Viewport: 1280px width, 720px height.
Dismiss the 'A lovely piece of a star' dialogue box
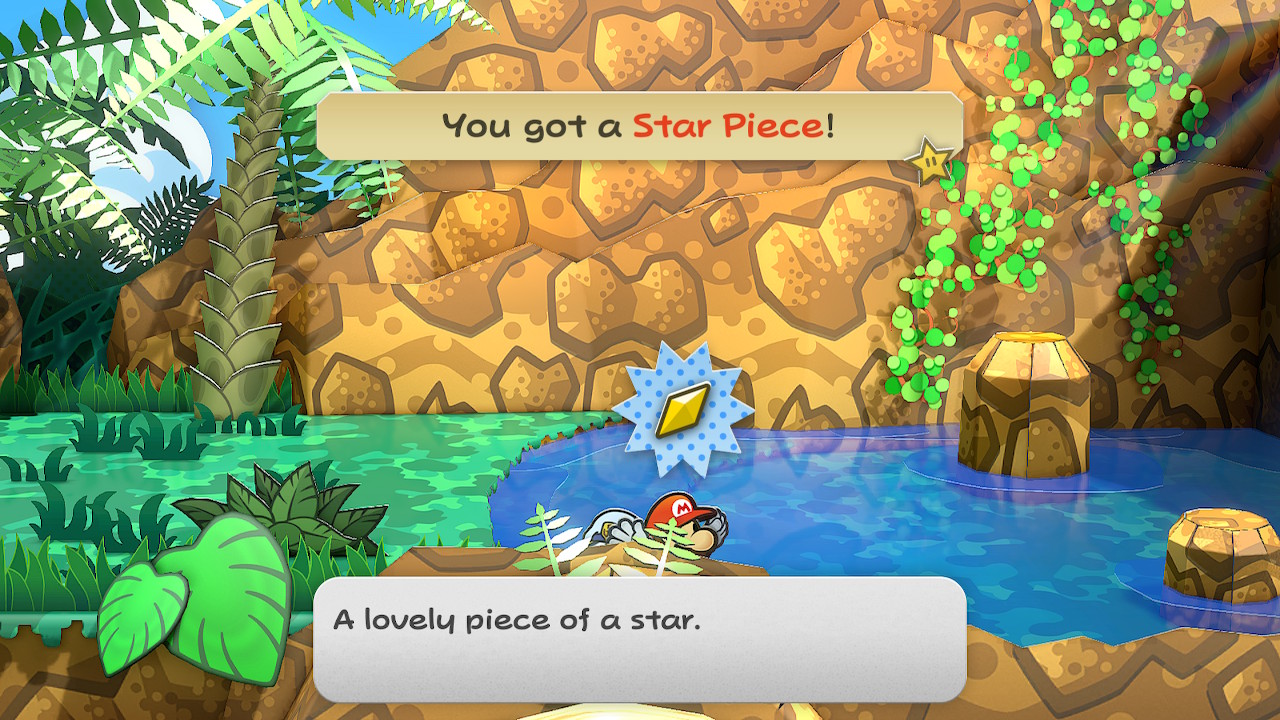click(x=639, y=638)
